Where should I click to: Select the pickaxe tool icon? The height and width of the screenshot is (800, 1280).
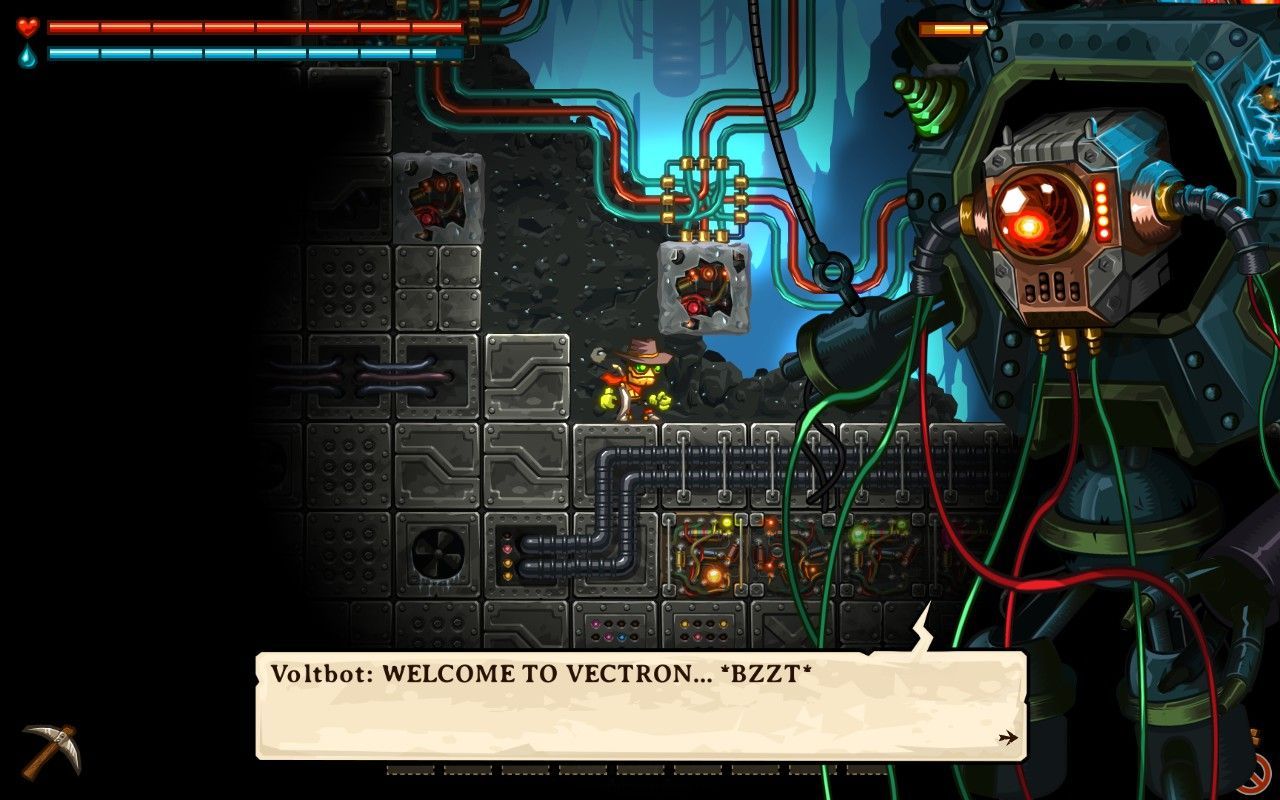[50, 750]
